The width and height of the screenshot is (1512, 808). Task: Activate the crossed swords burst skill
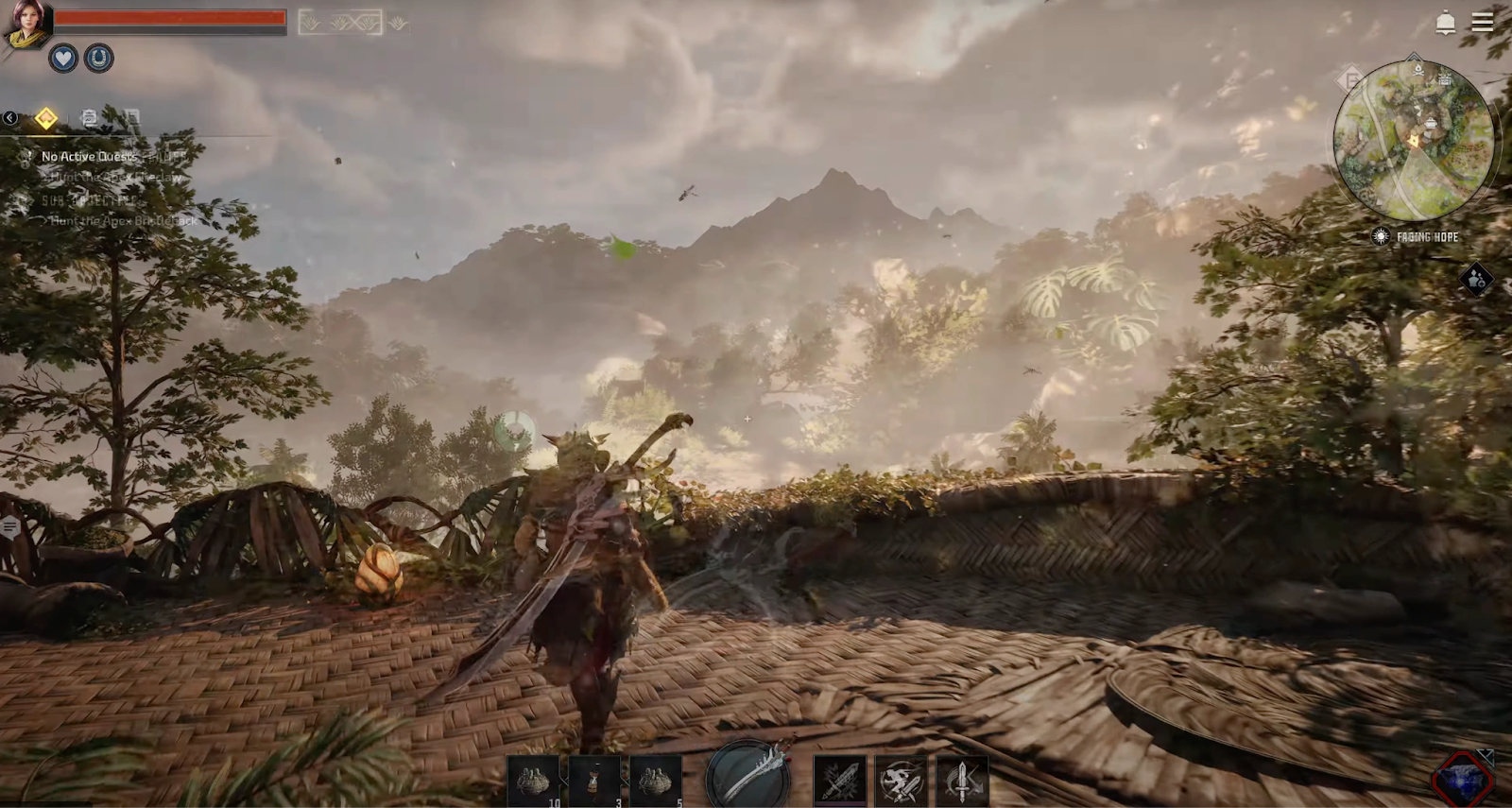[839, 782]
